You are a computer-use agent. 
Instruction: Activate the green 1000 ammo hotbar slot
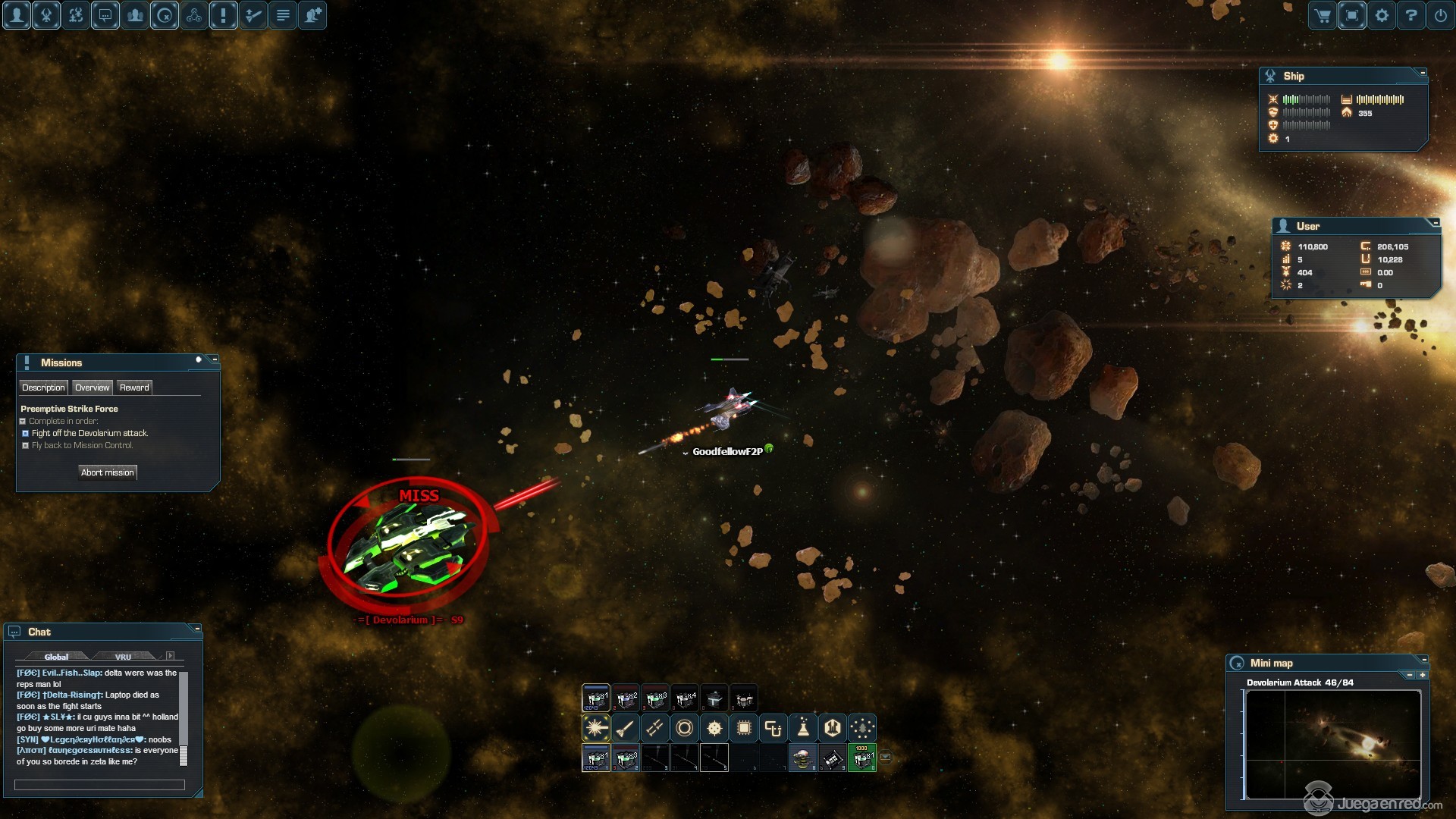[x=861, y=757]
